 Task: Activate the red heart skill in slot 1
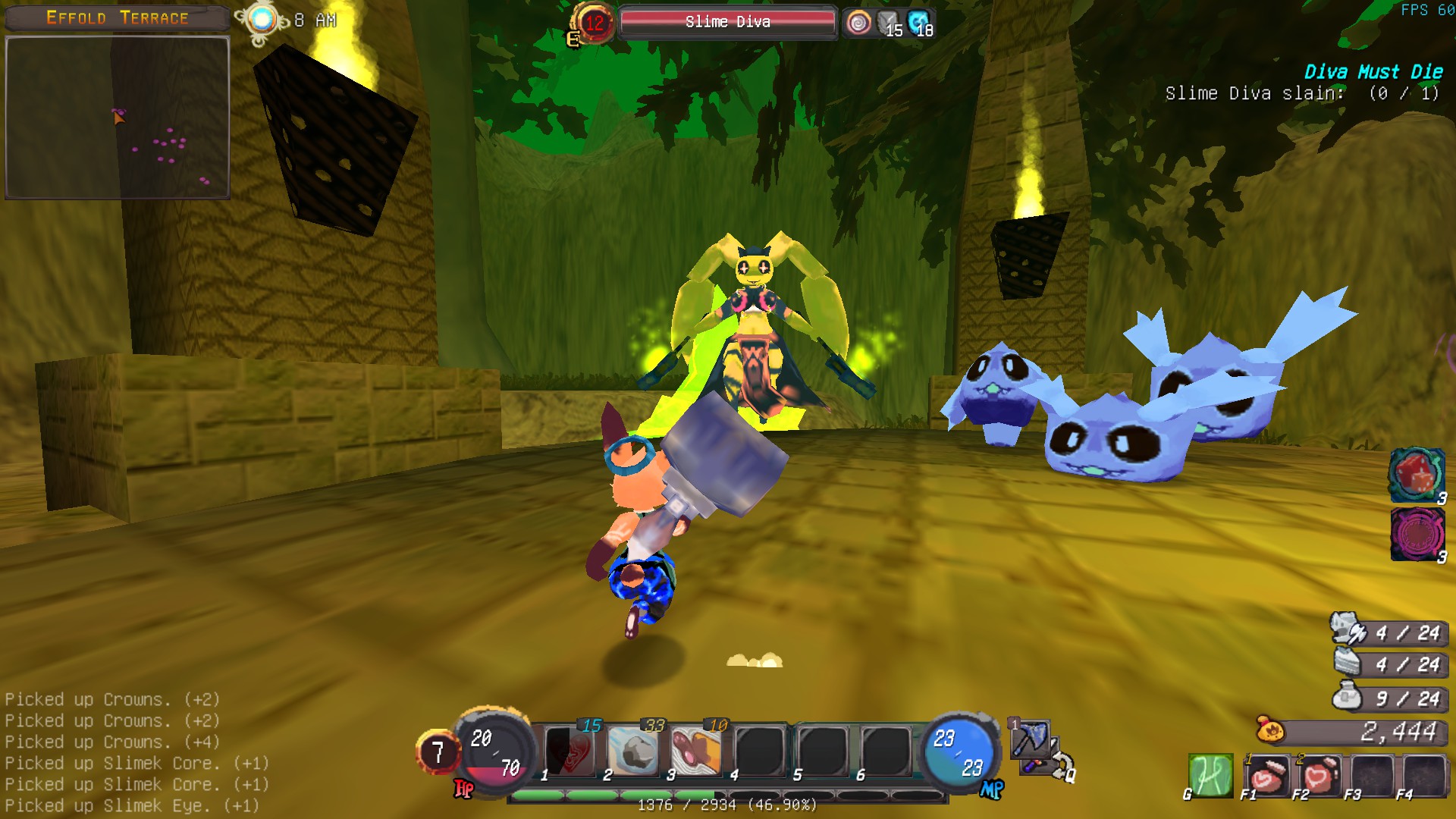click(570, 751)
